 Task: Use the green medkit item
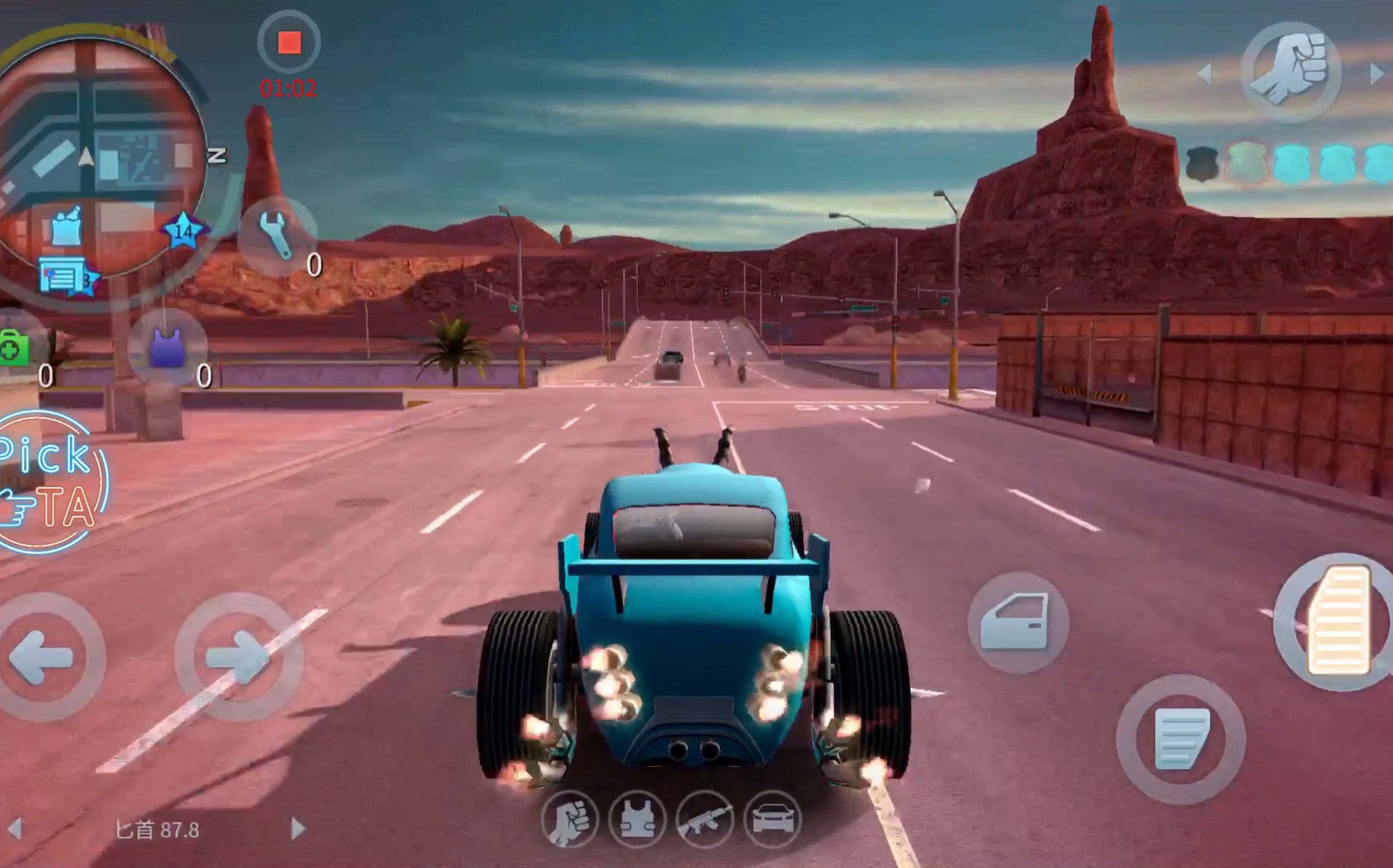(14, 347)
